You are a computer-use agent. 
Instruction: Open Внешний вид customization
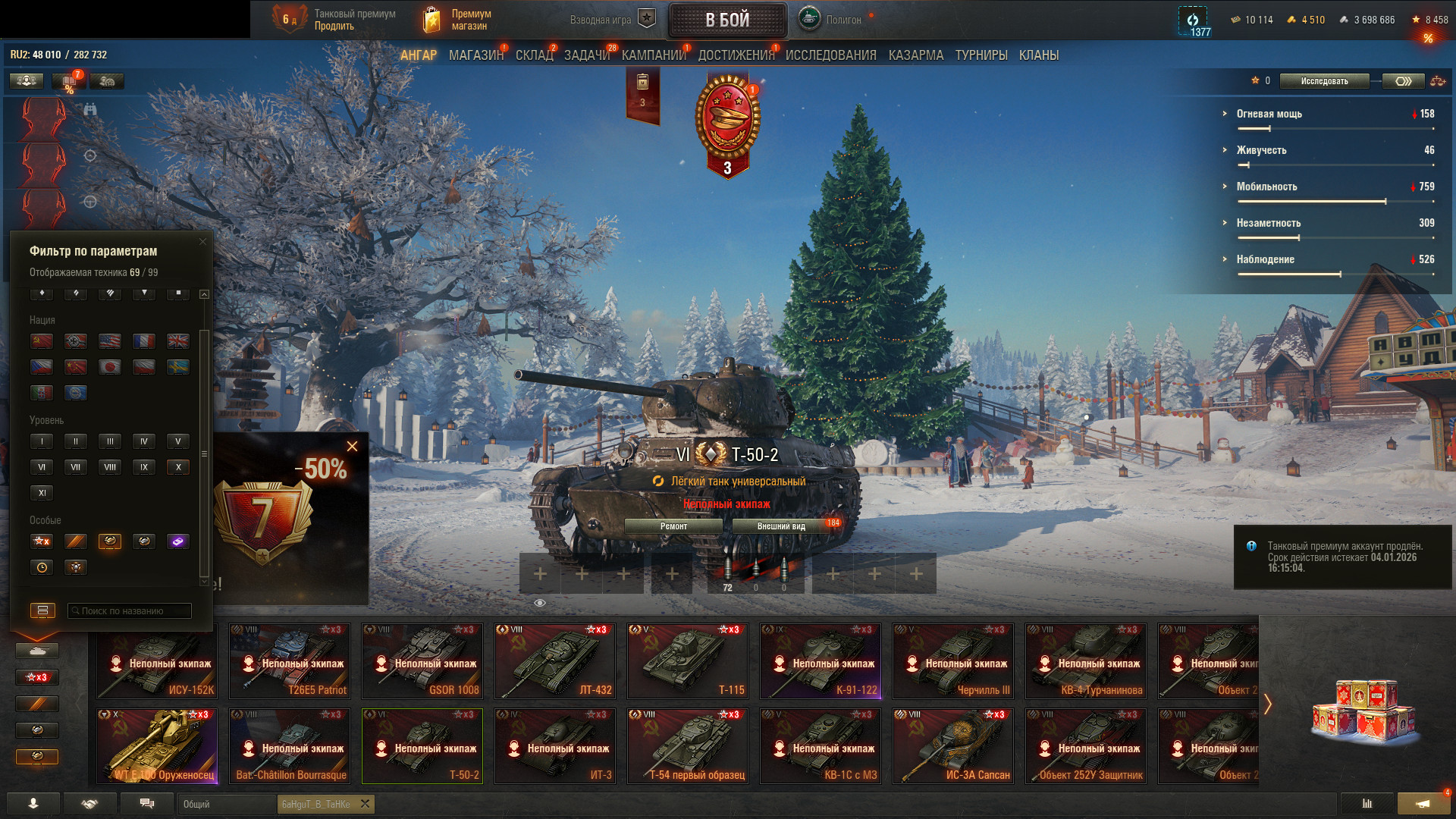tap(781, 526)
